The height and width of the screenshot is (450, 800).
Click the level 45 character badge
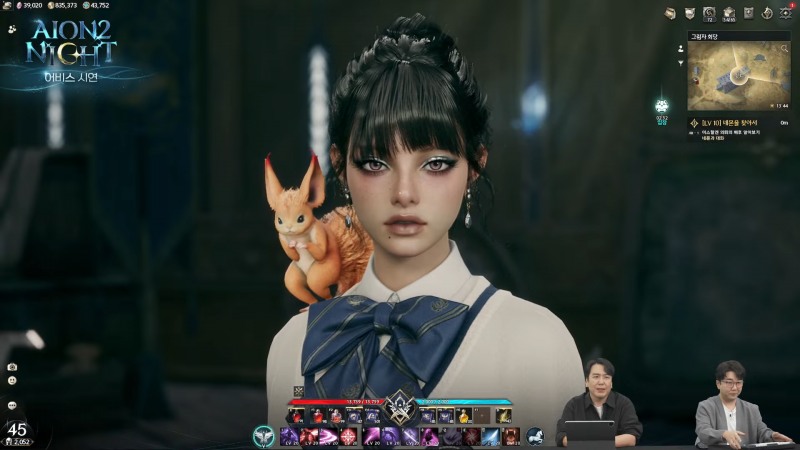coord(16,431)
